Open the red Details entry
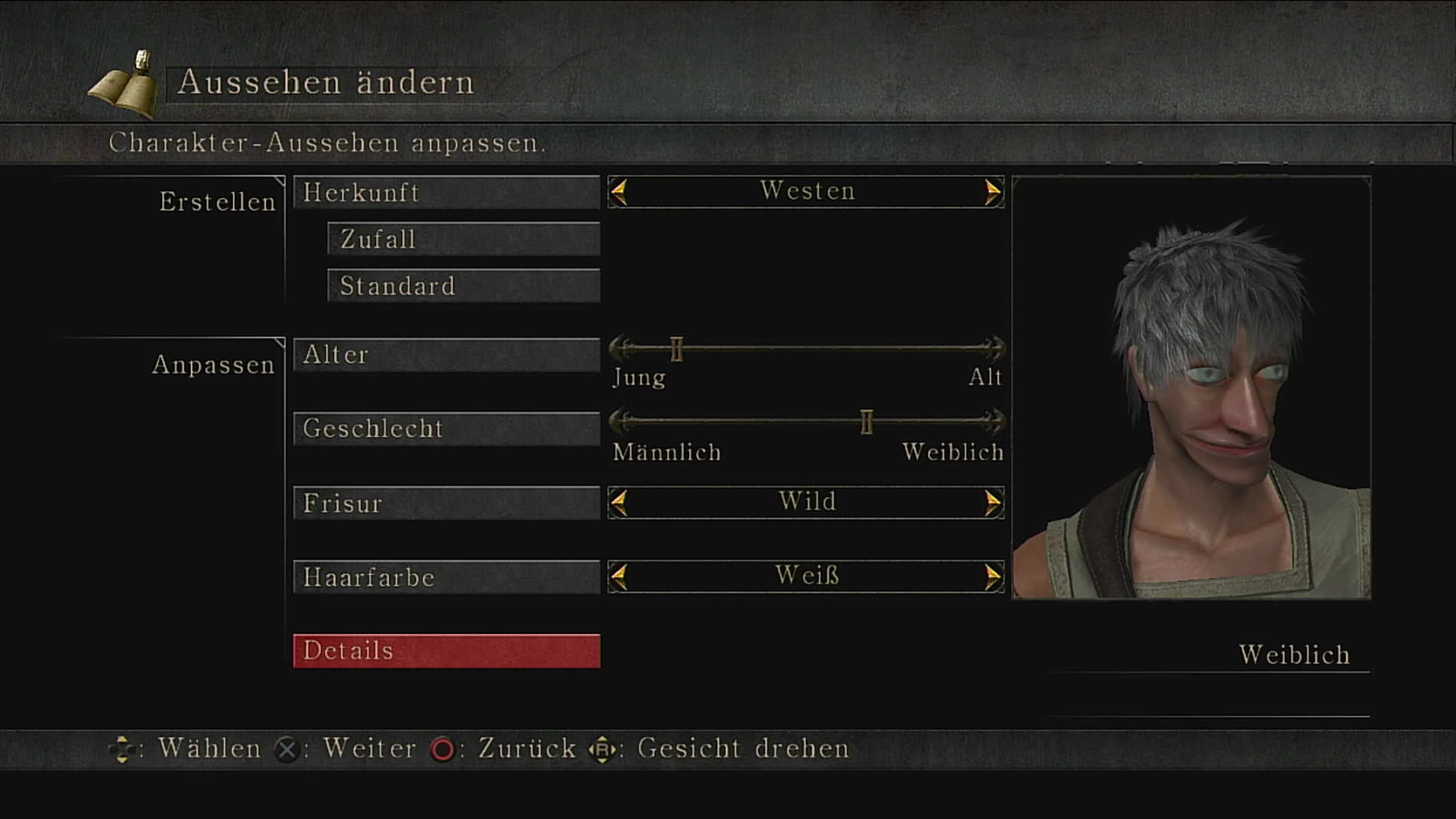Image resolution: width=1456 pixels, height=819 pixels. tap(446, 651)
